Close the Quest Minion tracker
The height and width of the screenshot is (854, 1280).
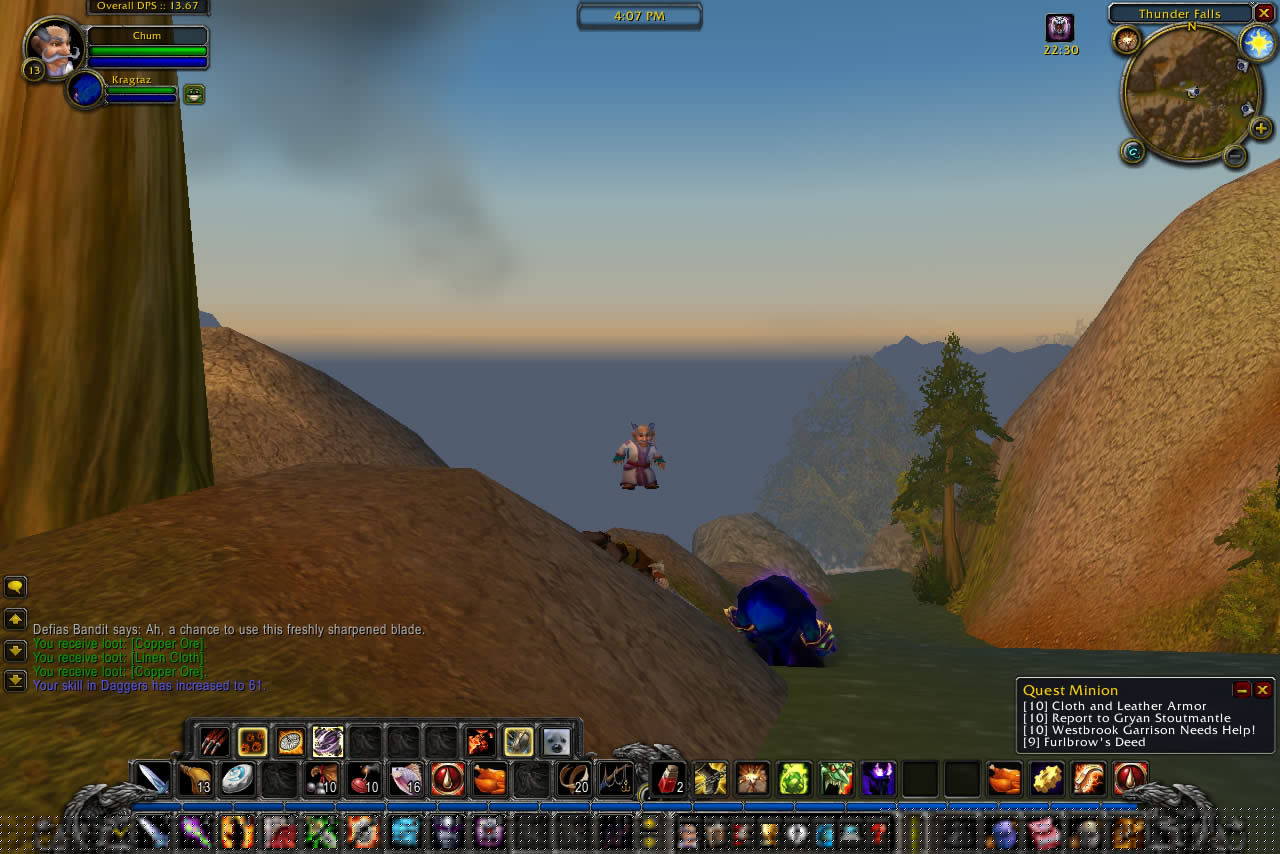pyautogui.click(x=1263, y=690)
